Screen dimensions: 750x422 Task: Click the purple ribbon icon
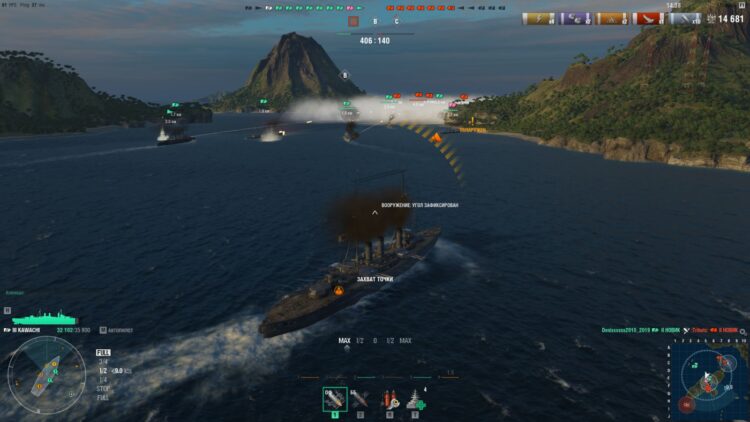pos(575,18)
